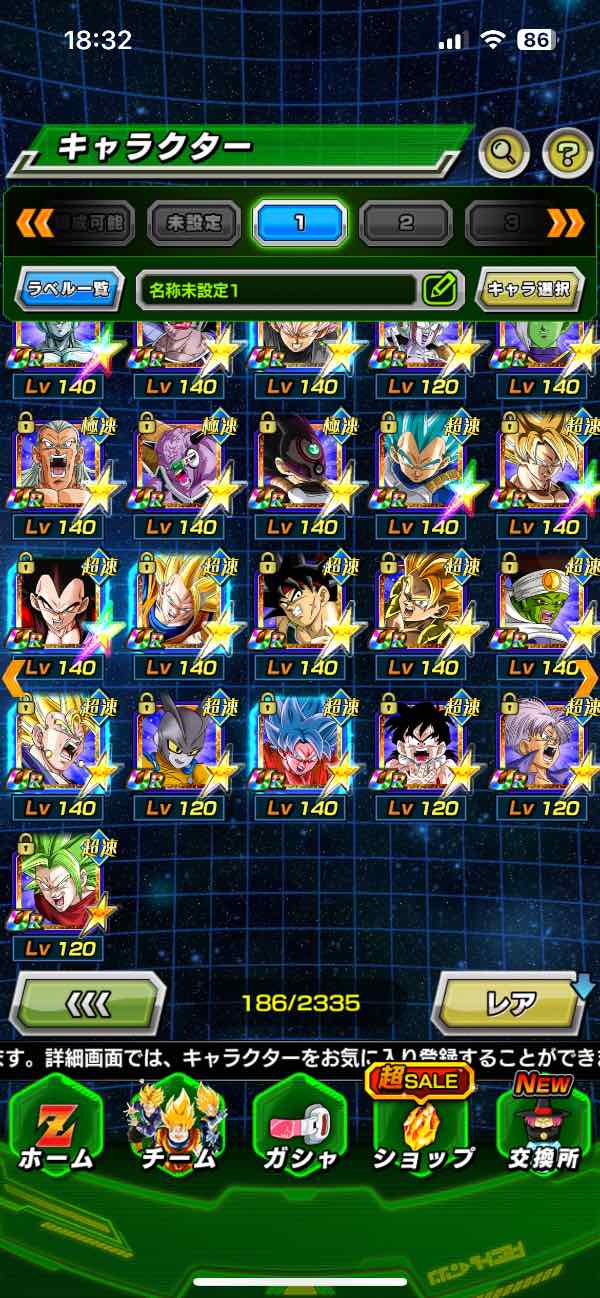The height and width of the screenshot is (1298, 600).
Task: Select label tab number 2
Action: (x=406, y=222)
